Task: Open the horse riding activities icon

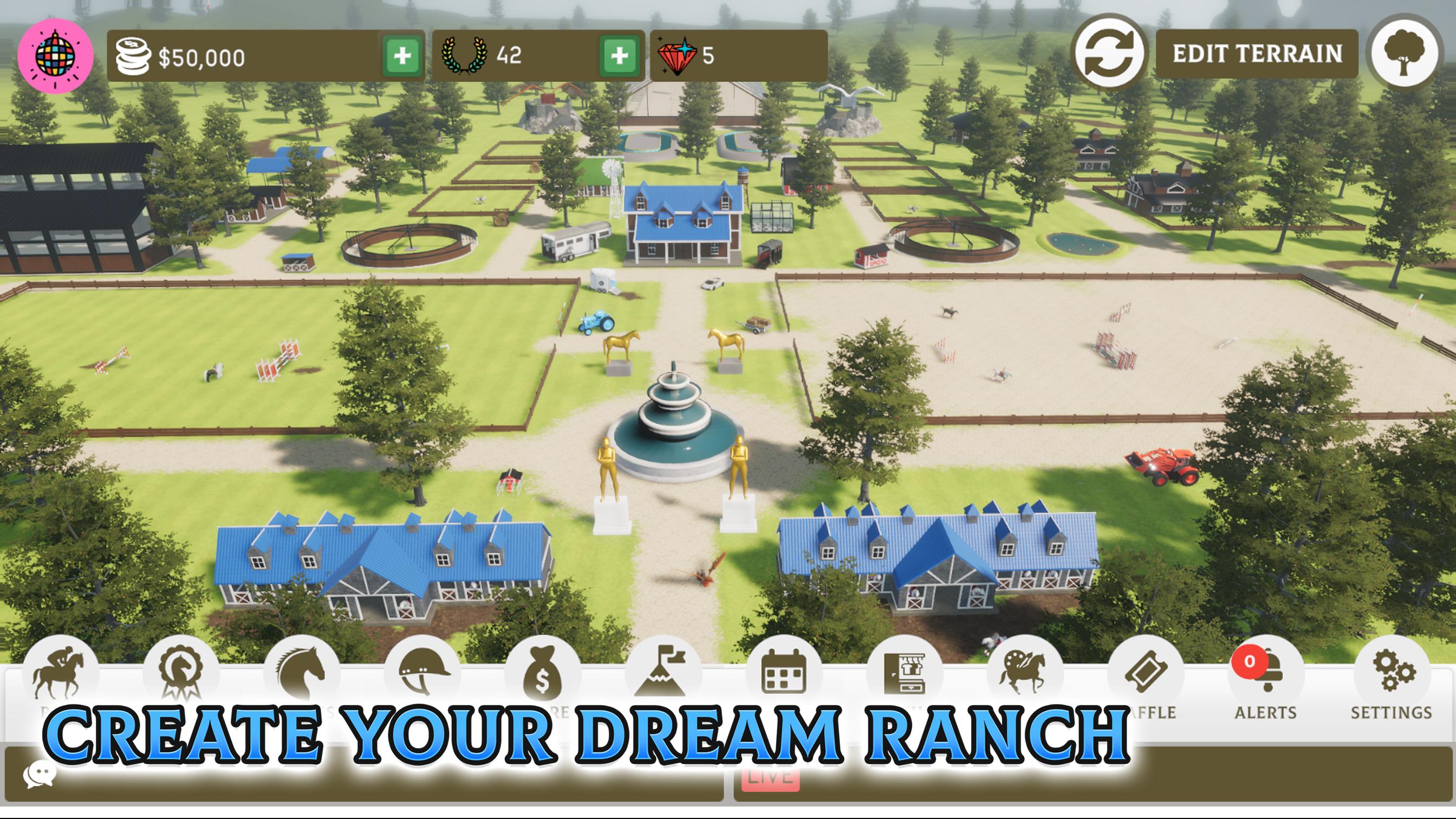Action: click(56, 673)
